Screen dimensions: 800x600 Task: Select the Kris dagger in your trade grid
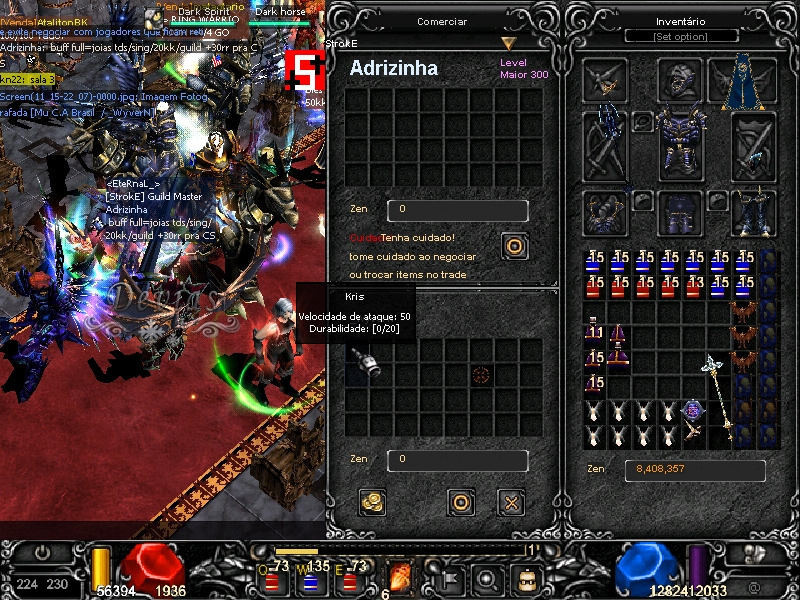click(367, 363)
